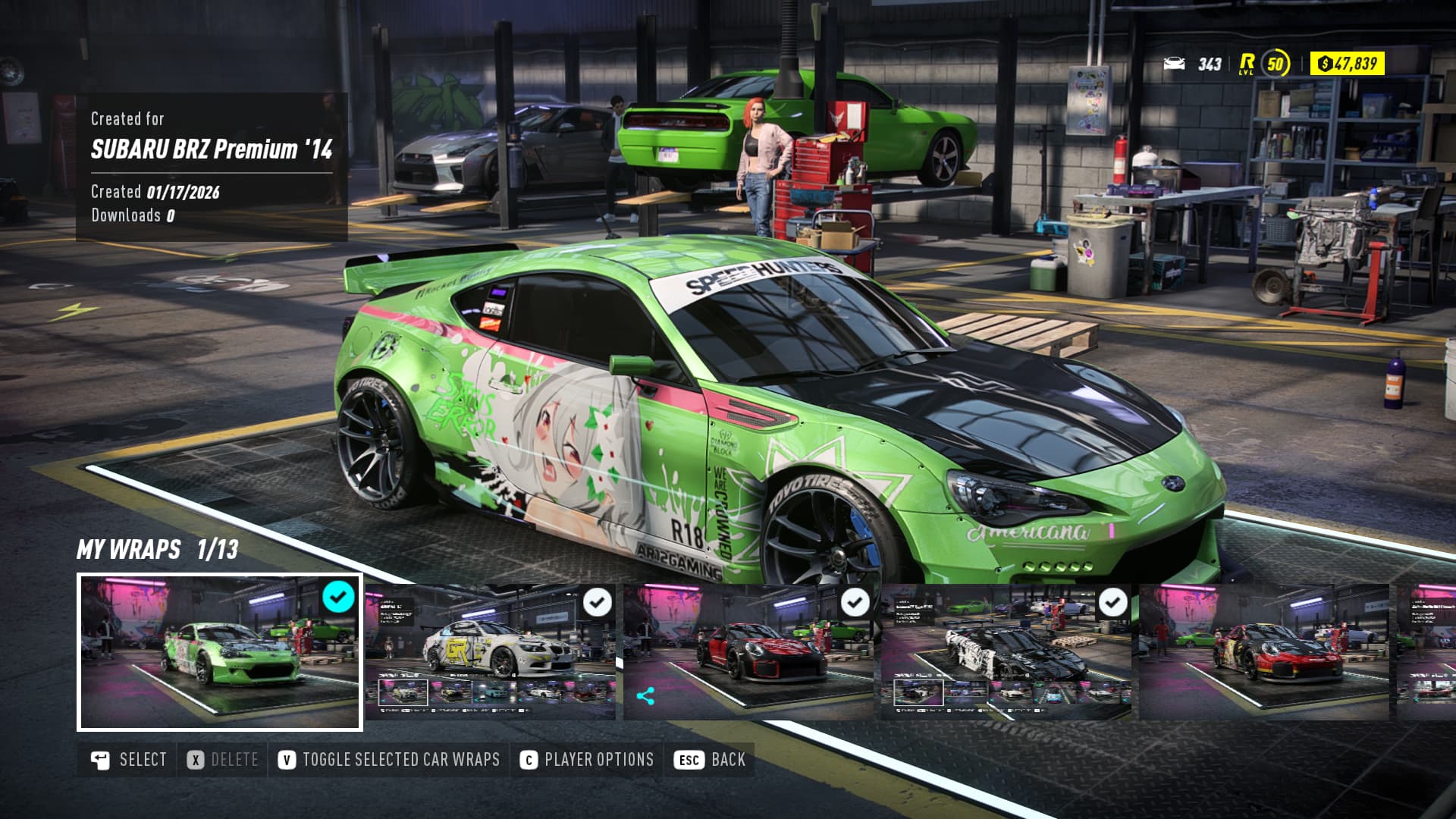Open Player Options
Viewport: 1456px width, 819px height.
tap(587, 760)
